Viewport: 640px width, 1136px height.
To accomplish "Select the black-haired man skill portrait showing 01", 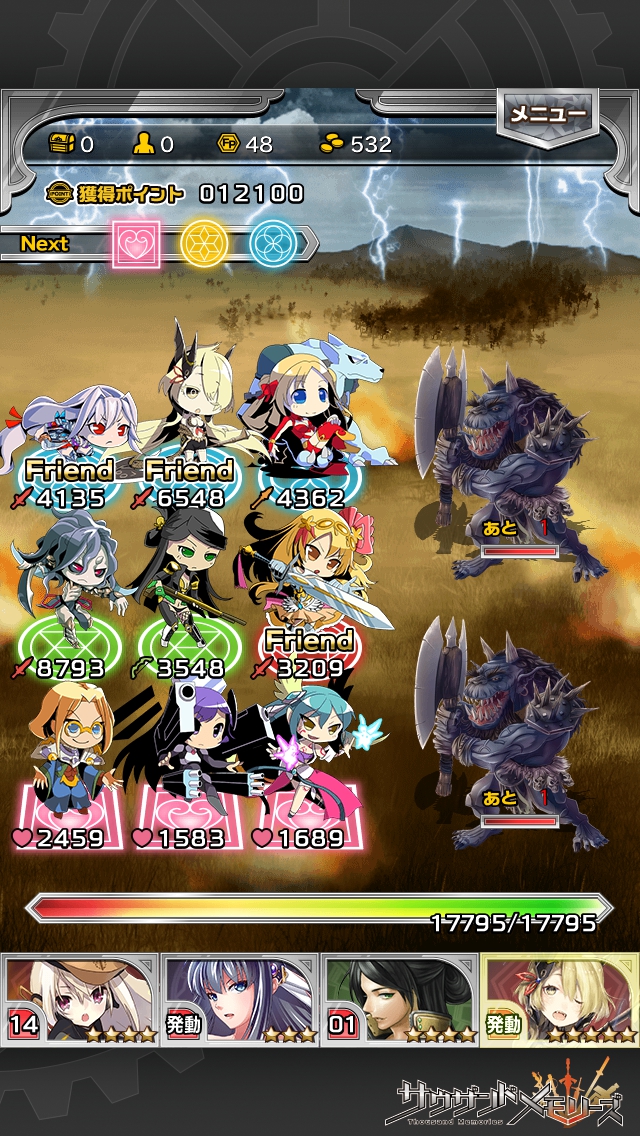I will 400,997.
